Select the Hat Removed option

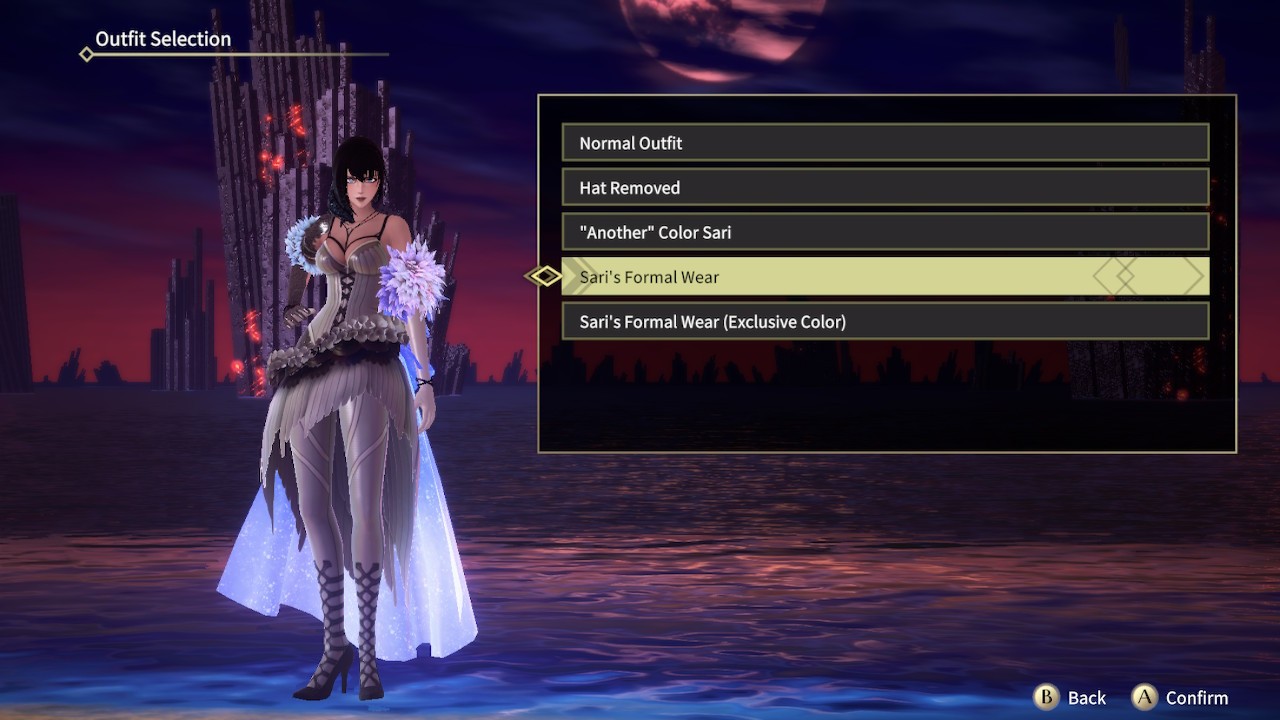tap(885, 187)
